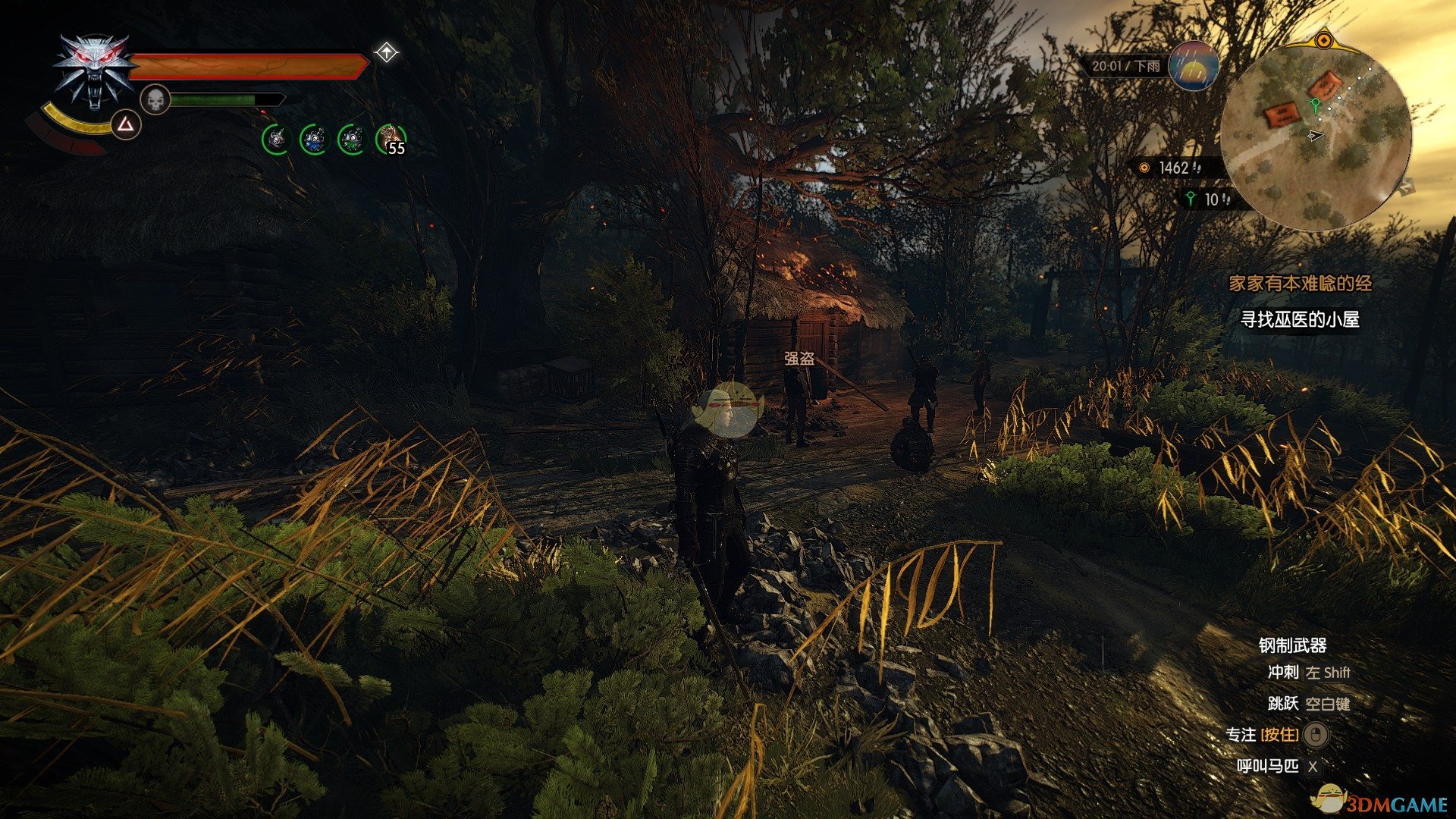Select the objective 寻找巫医的小屋
The height and width of the screenshot is (819, 1456).
click(x=1300, y=320)
